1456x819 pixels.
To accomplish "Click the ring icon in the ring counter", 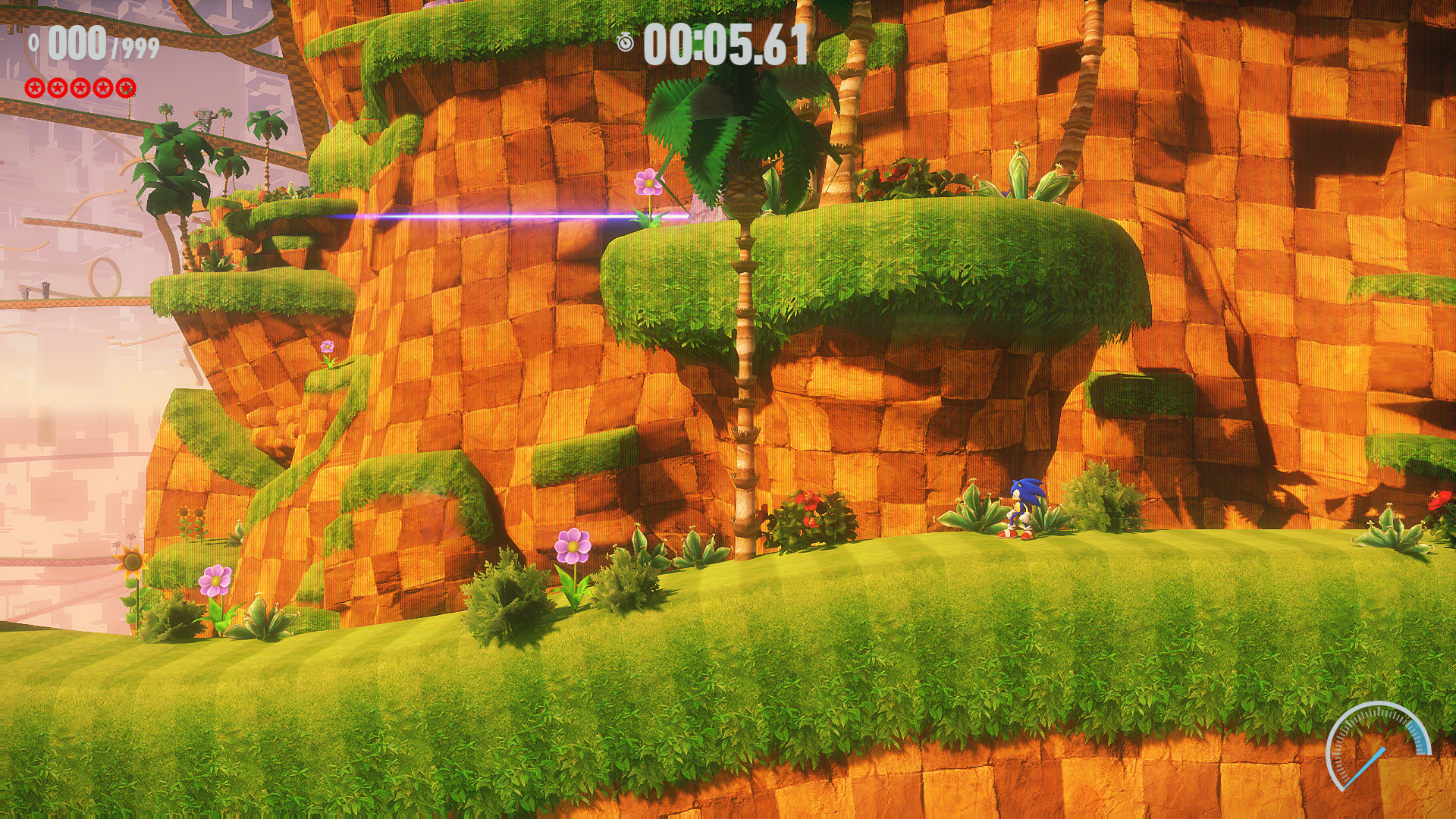I will 34,42.
